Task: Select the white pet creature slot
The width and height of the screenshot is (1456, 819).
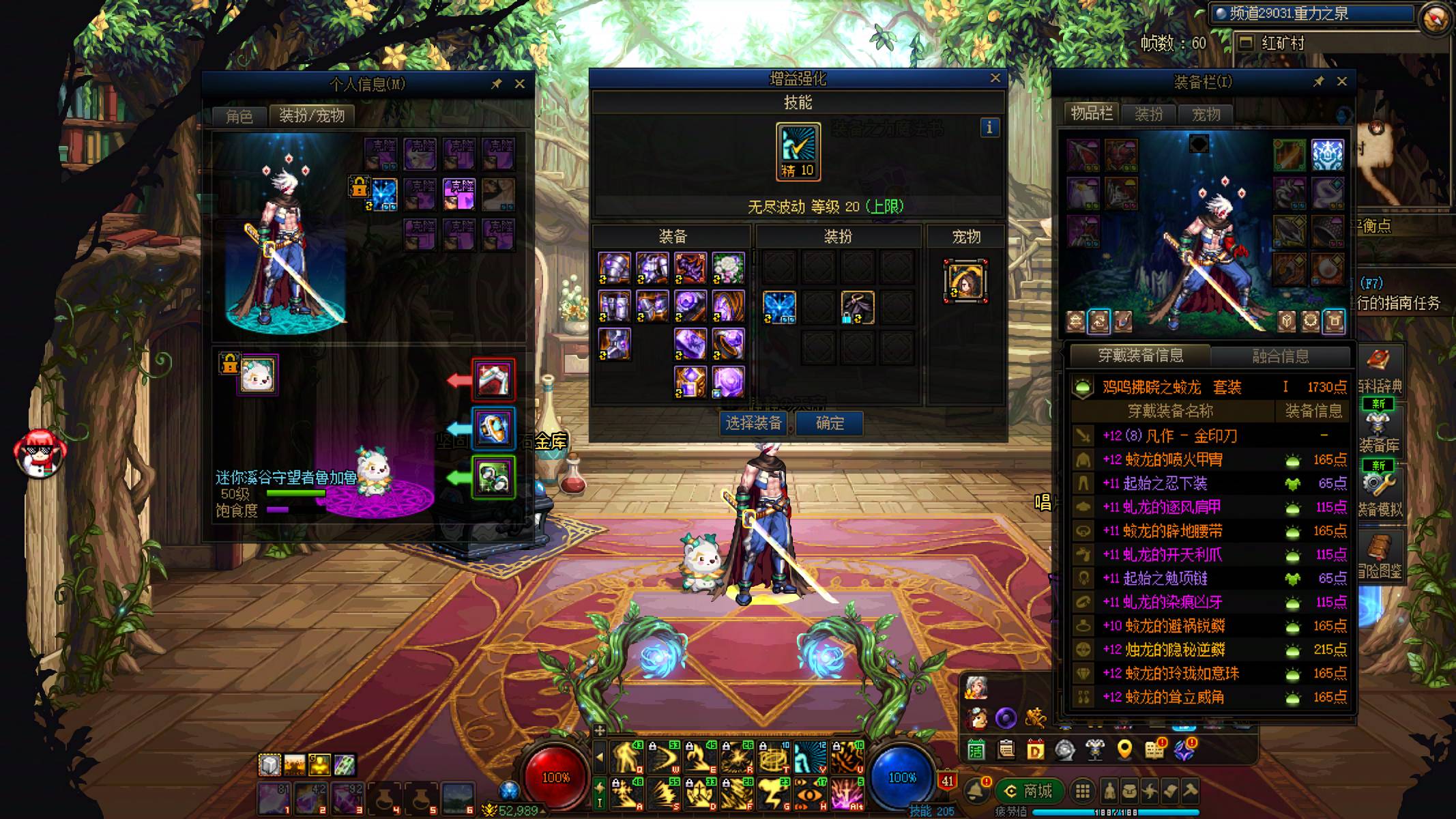Action: tap(257, 375)
